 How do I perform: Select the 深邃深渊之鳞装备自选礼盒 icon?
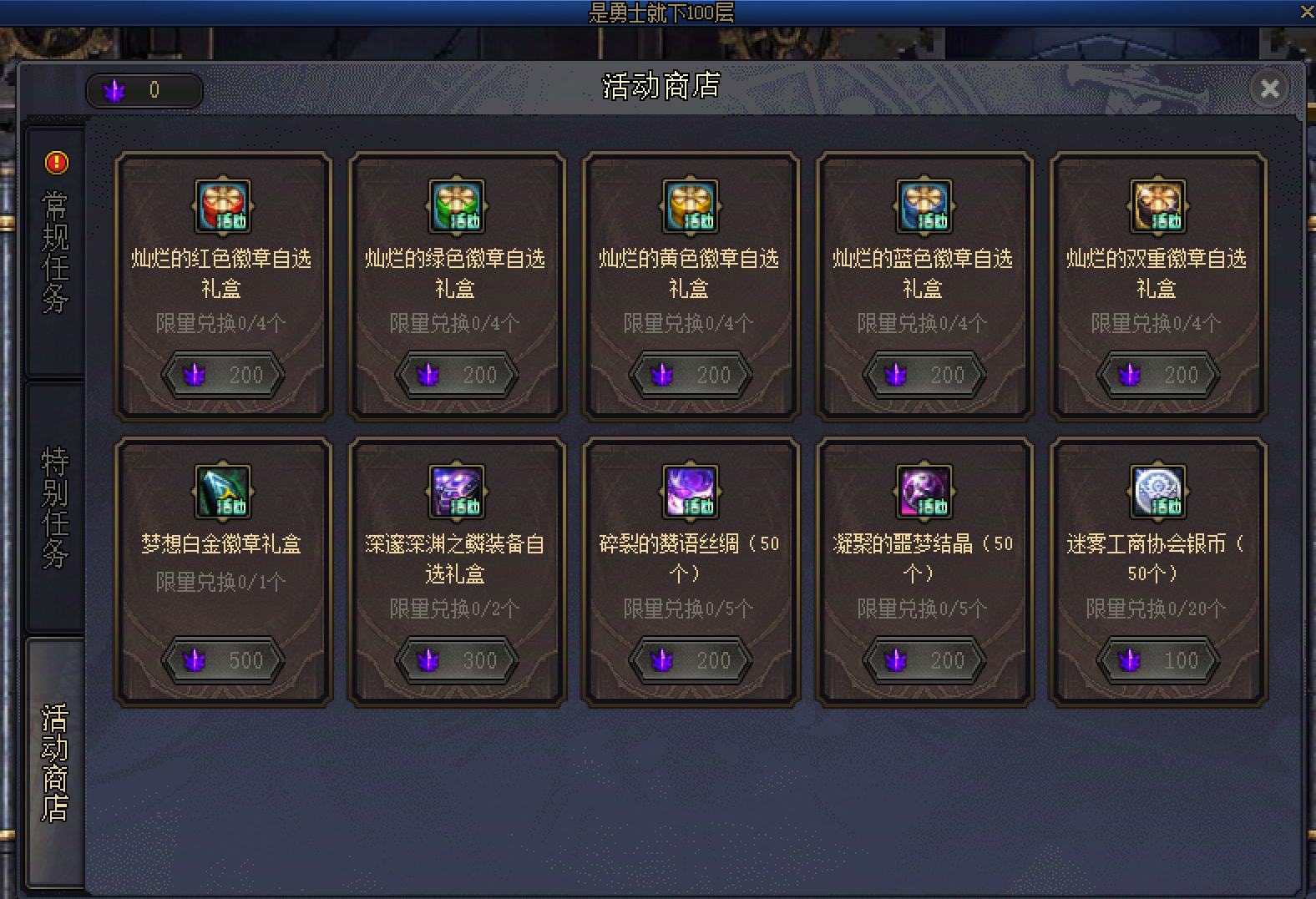tap(456, 492)
